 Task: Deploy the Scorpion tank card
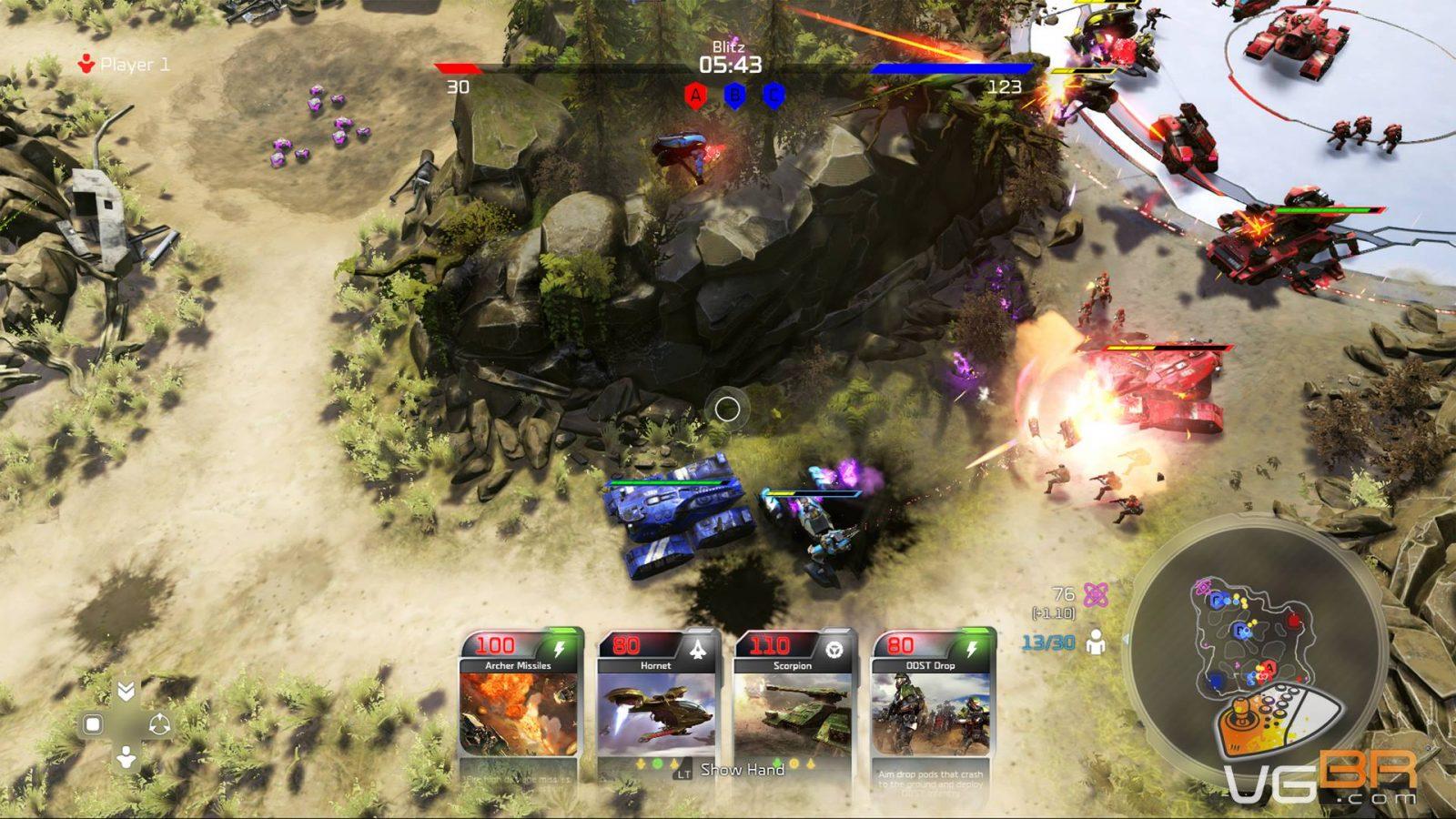click(794, 705)
